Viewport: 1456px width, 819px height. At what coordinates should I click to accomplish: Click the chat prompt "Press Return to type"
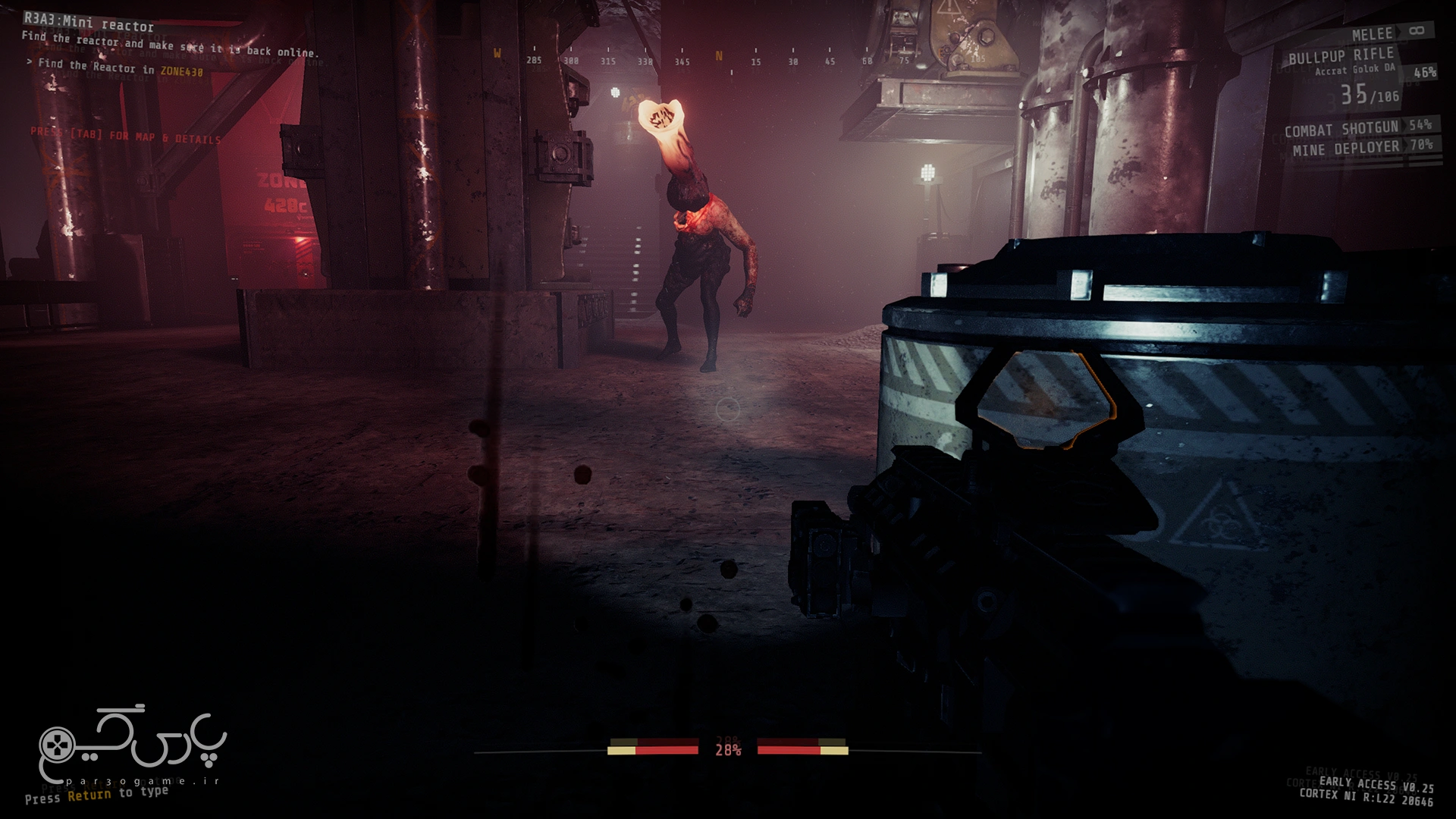coord(96,794)
